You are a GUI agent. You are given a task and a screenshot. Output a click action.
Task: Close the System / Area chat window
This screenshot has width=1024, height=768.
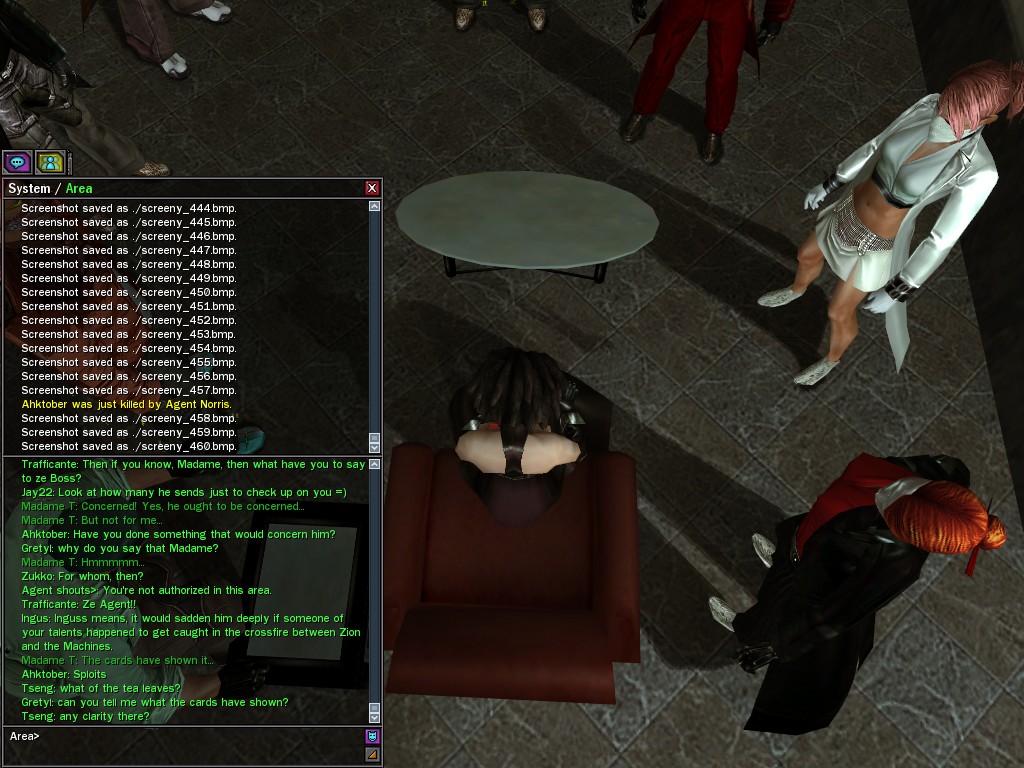point(372,188)
